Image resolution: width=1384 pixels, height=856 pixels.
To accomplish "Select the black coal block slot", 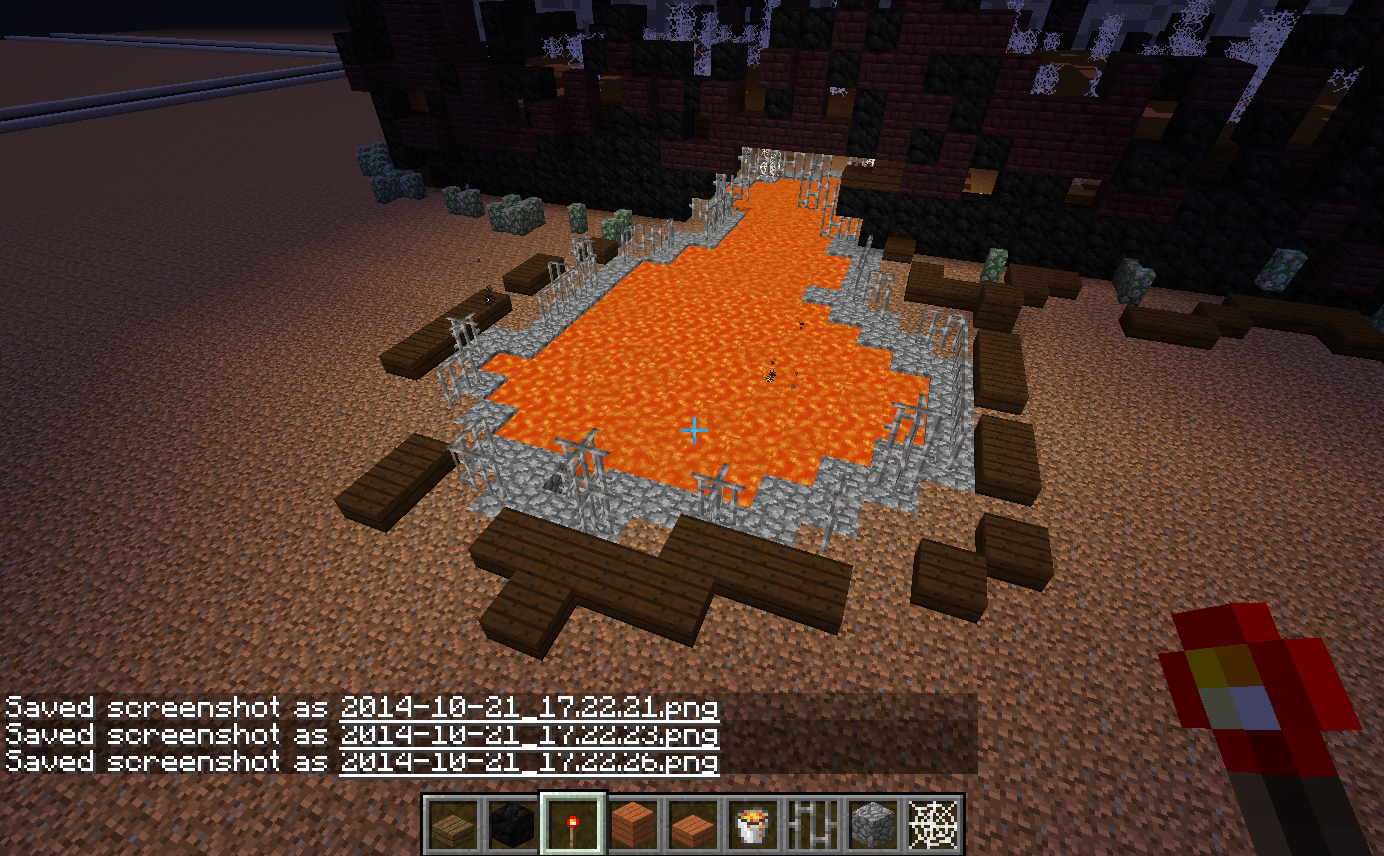I will coord(512,825).
